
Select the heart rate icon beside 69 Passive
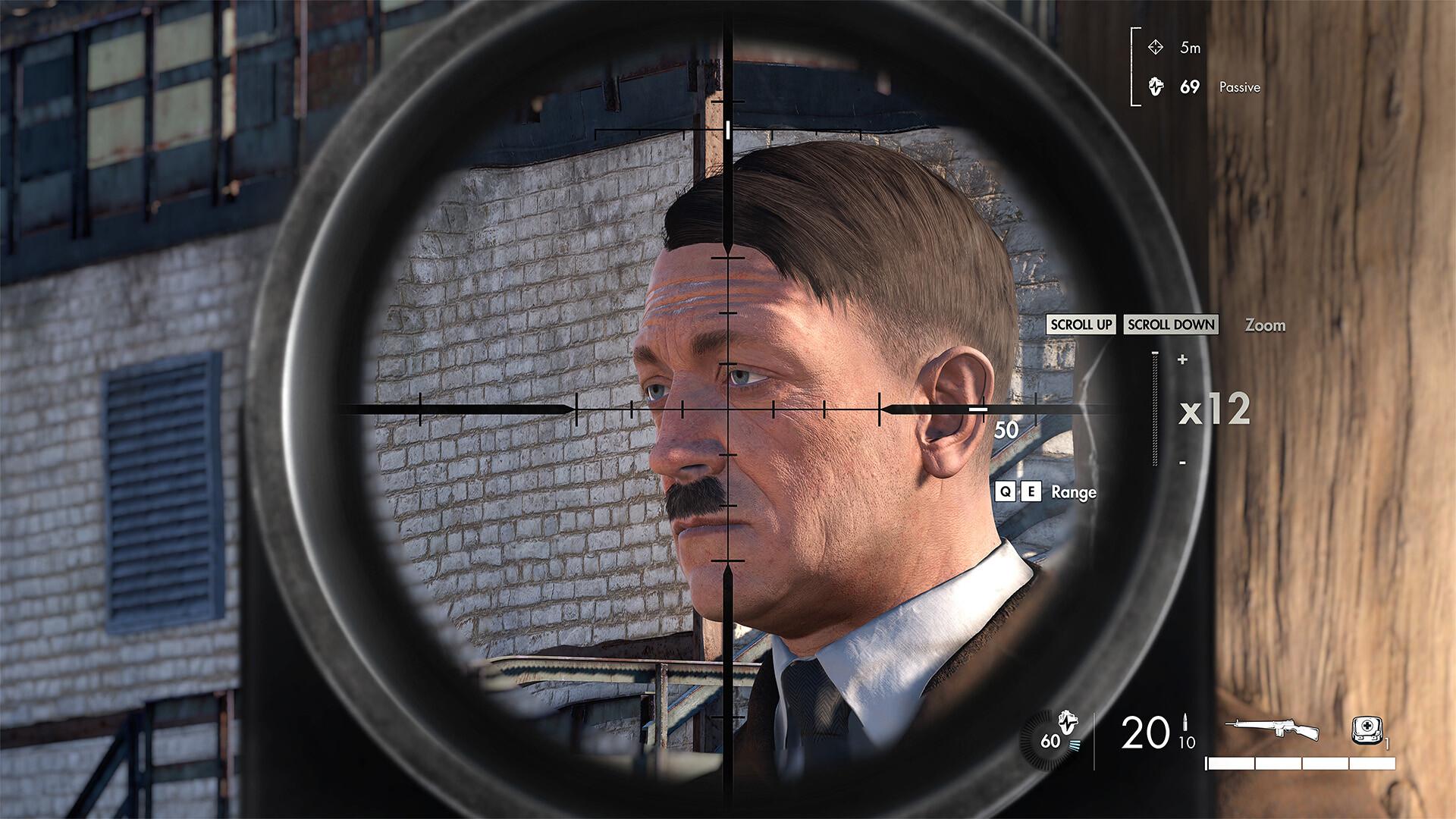tap(1158, 87)
